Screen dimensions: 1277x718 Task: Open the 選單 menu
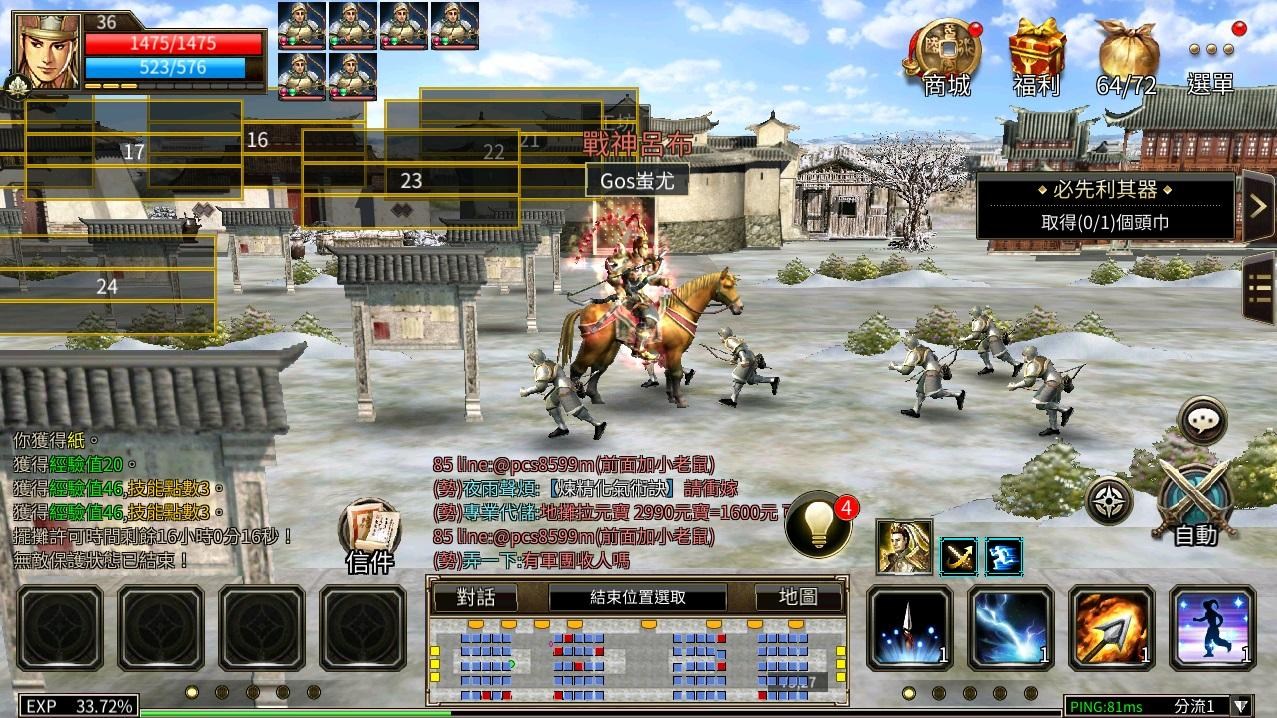[x=1210, y=60]
